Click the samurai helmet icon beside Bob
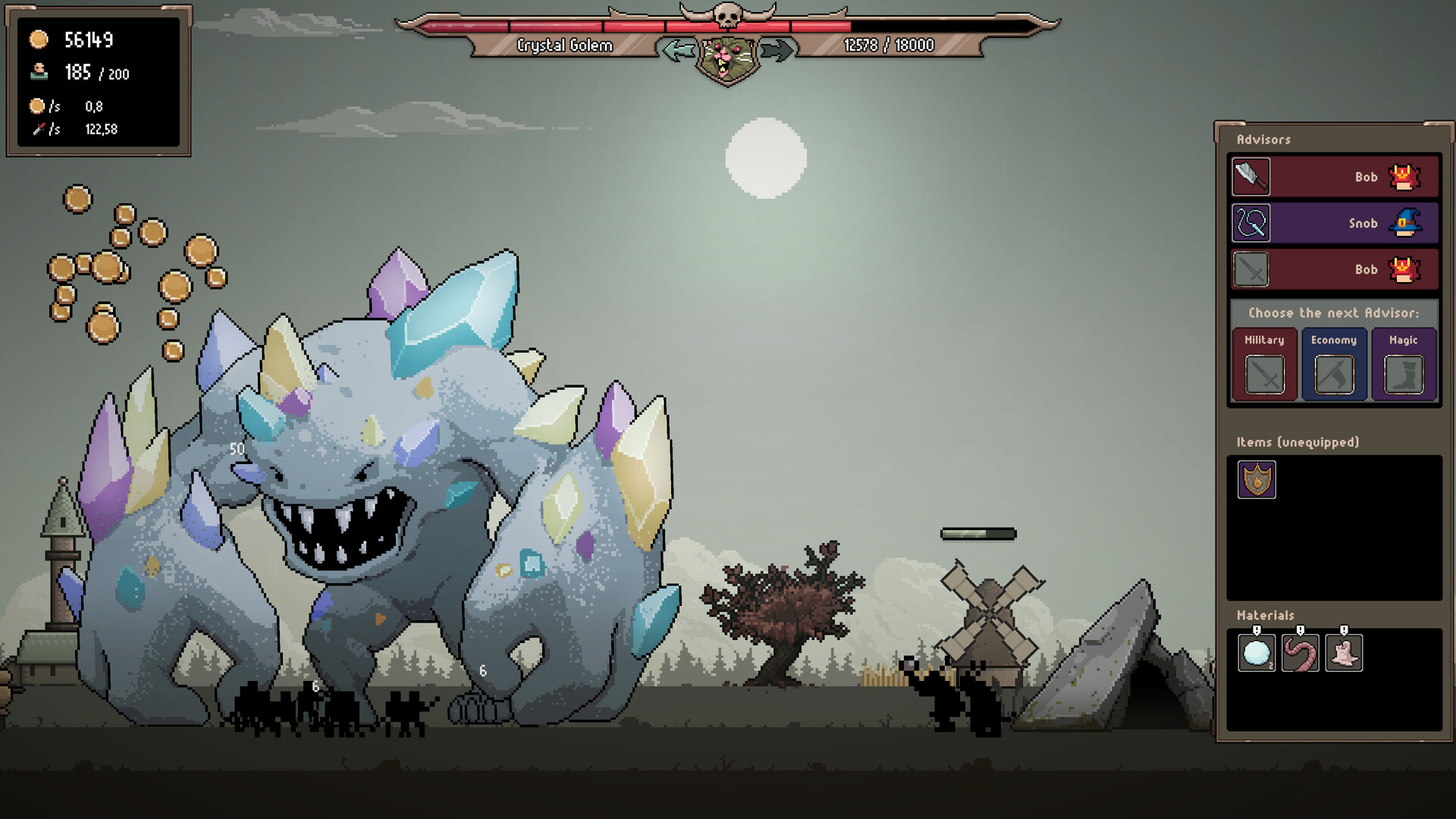Screen dimensions: 1456x819 [x=1404, y=177]
